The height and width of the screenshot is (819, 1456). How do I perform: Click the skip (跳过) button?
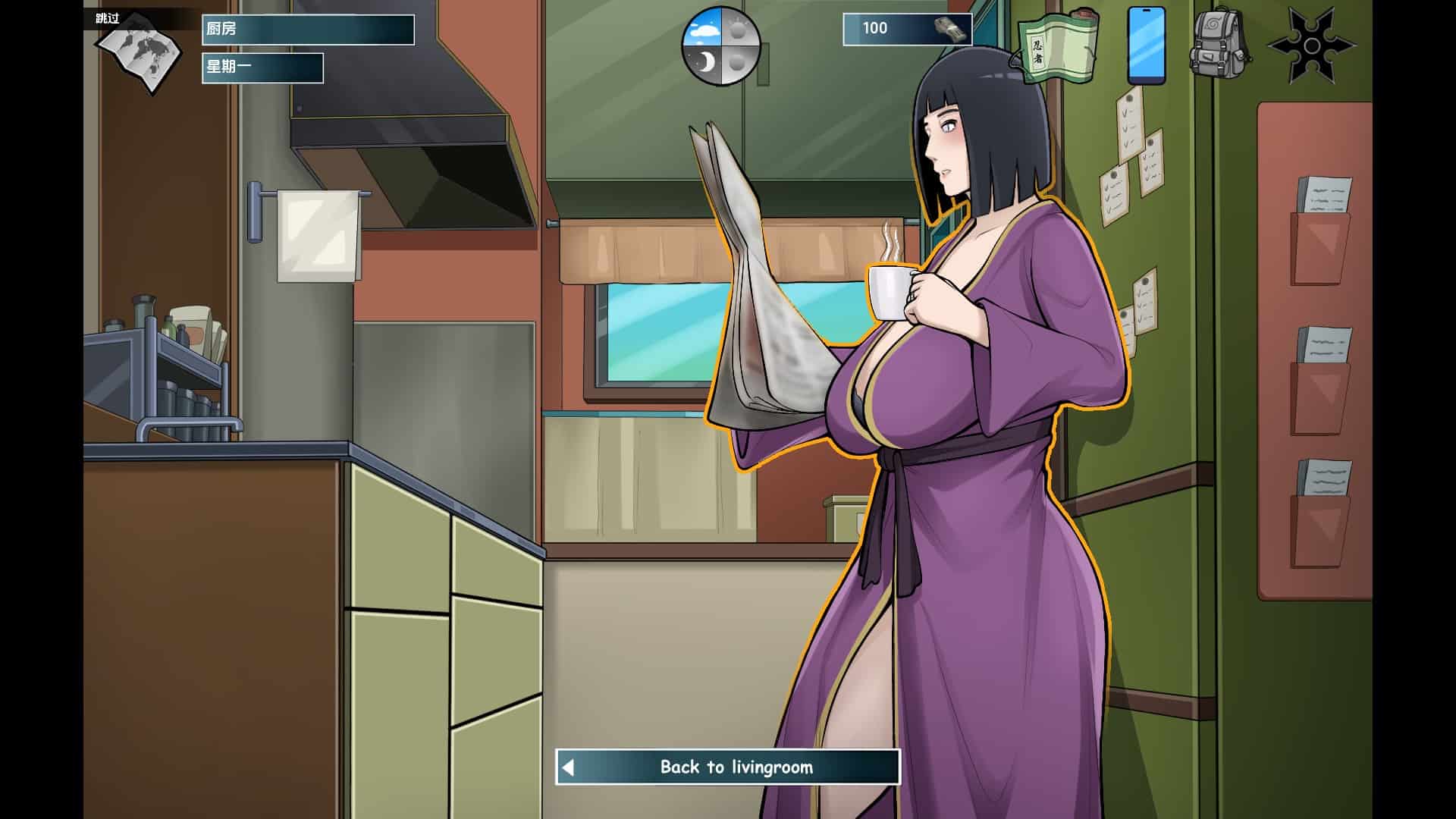(x=108, y=18)
